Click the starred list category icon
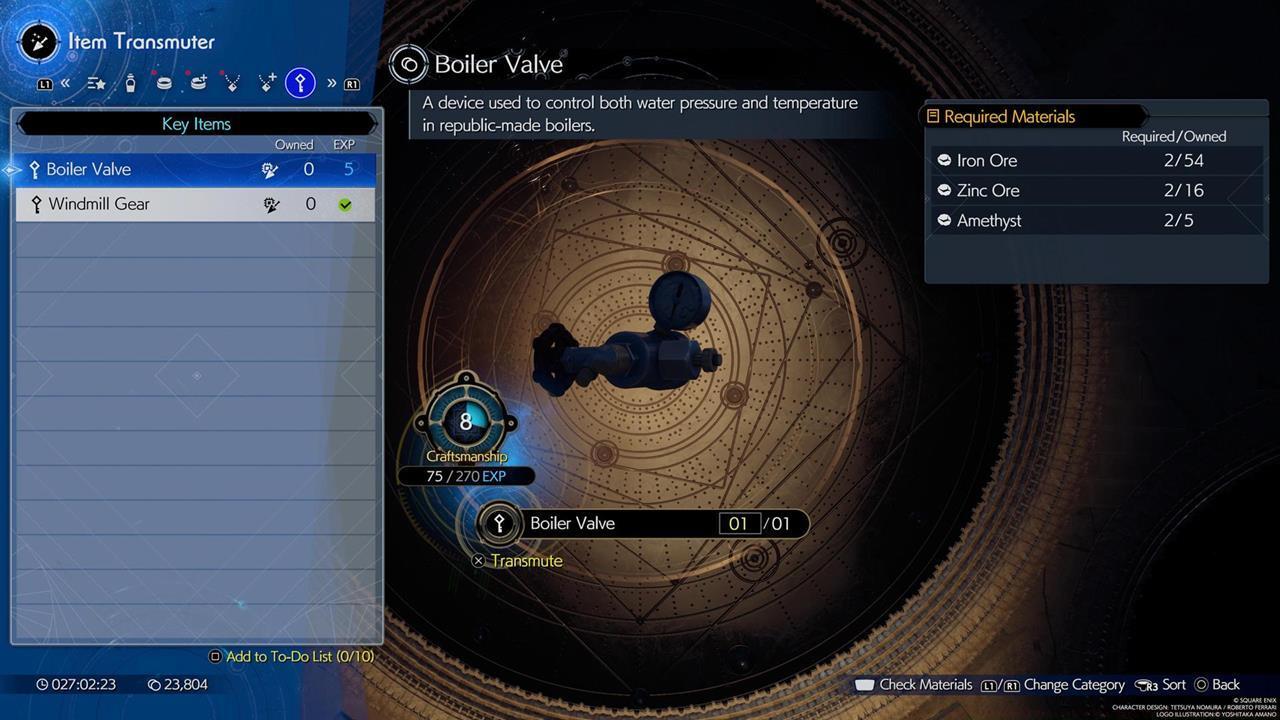Viewport: 1280px width, 720px height. pyautogui.click(x=96, y=83)
